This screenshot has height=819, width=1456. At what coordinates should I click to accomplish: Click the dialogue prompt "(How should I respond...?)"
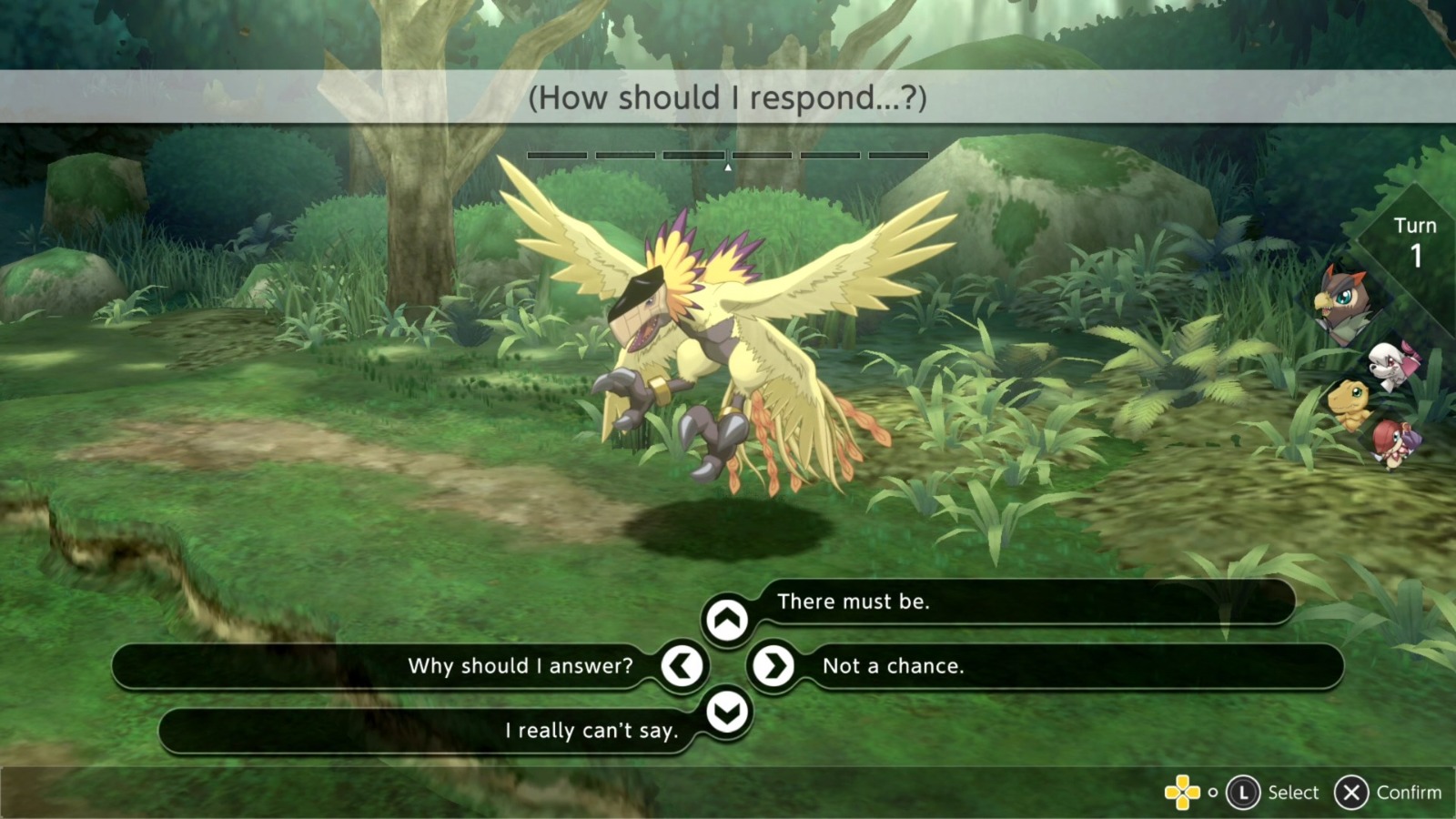[728, 98]
